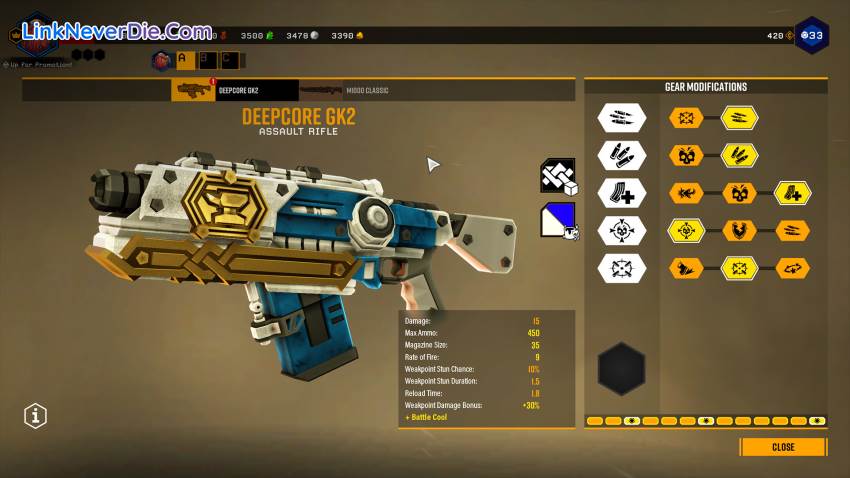Screen dimensions: 850x478
Task: Choose loadout C
Action: point(229,60)
